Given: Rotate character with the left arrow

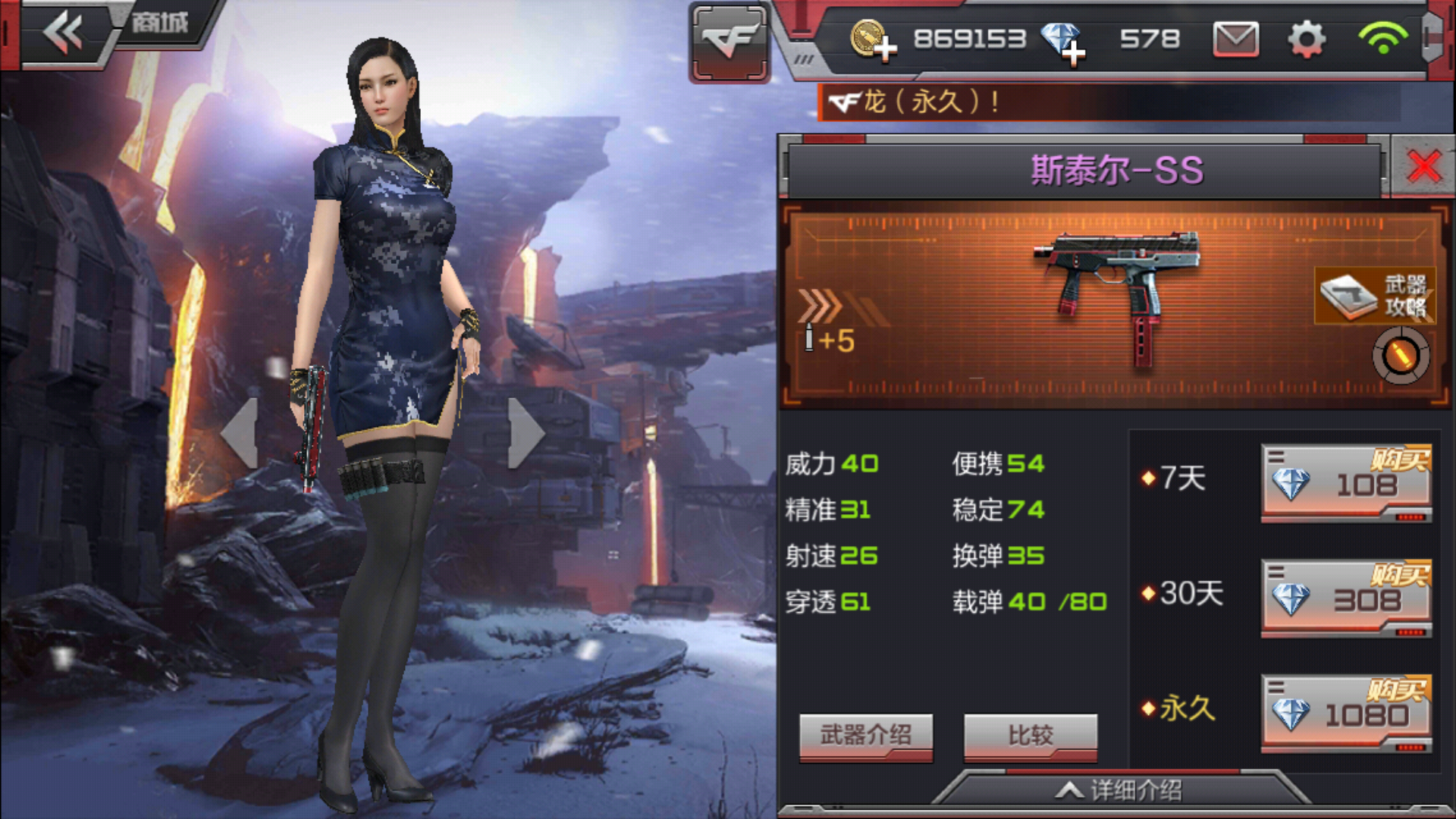Looking at the screenshot, I should 241,433.
